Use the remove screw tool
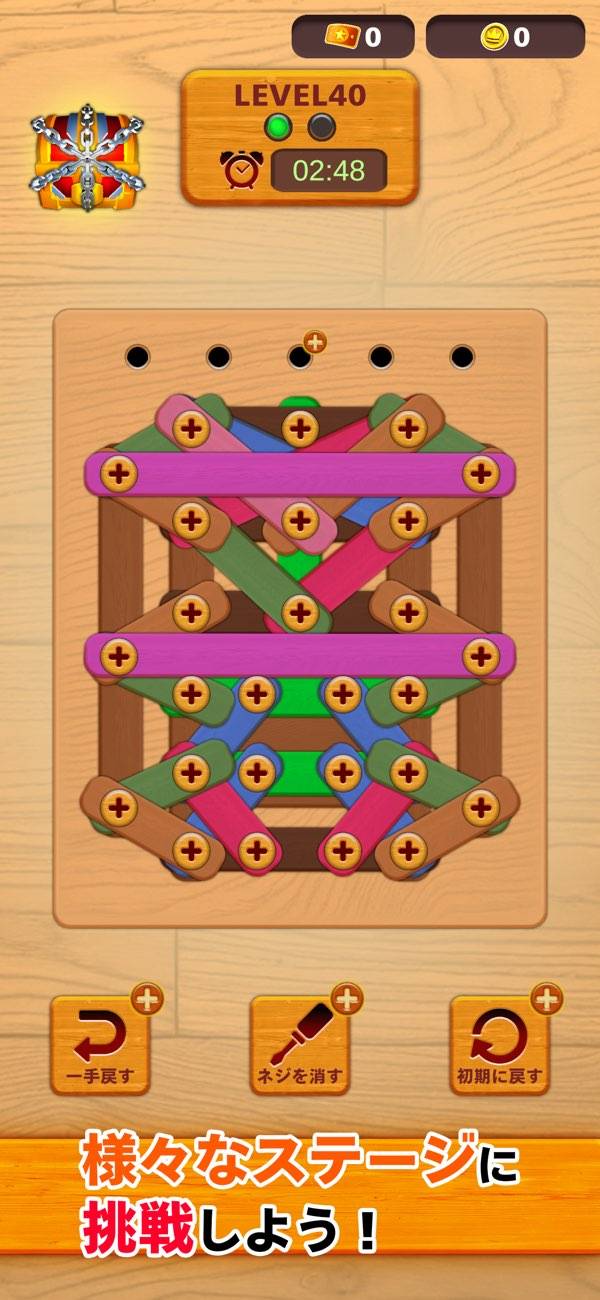Viewport: 600px width, 1300px height. point(300,1045)
